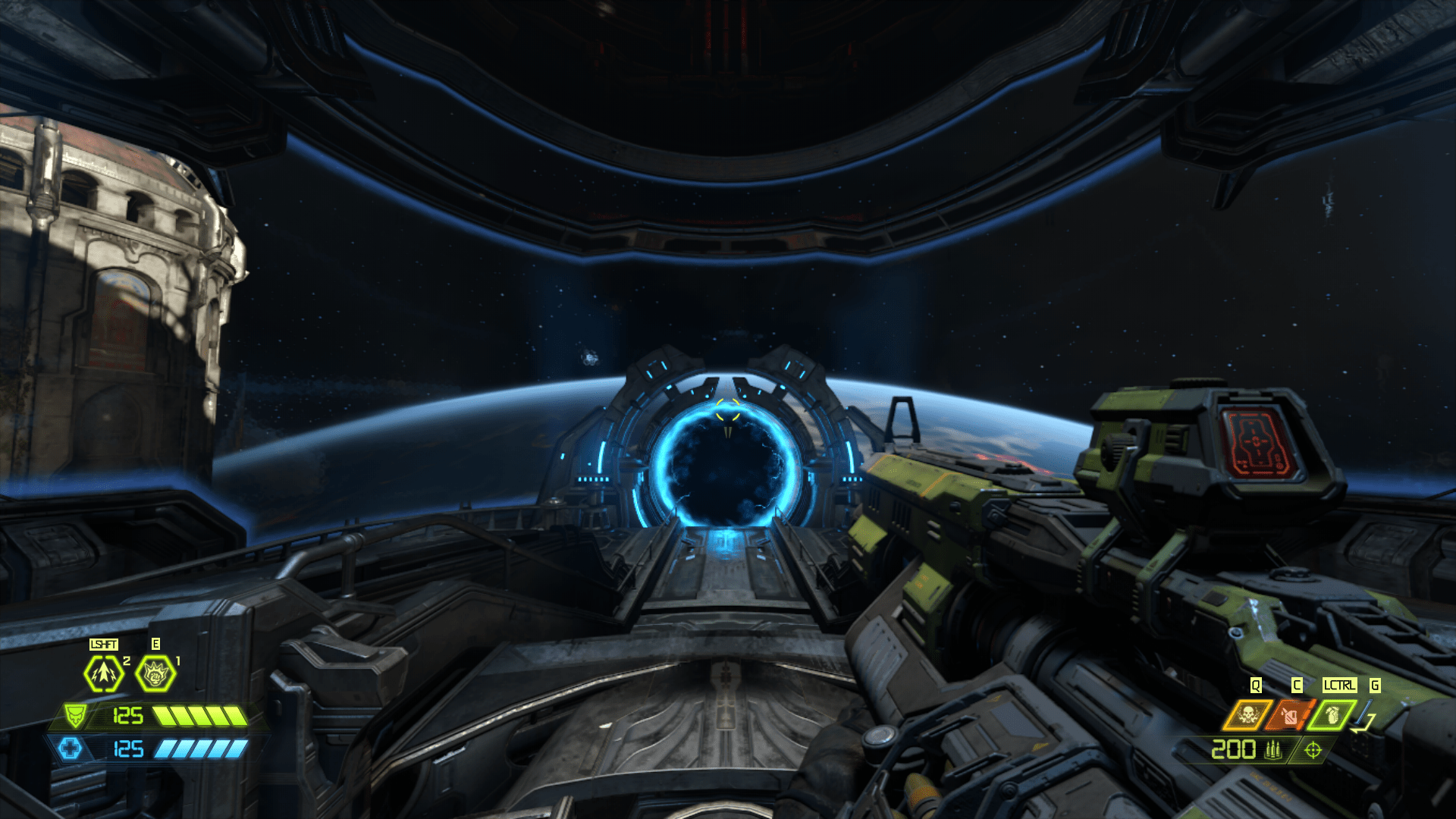Click the Q hotkey label
The image size is (1456, 819).
click(1255, 684)
